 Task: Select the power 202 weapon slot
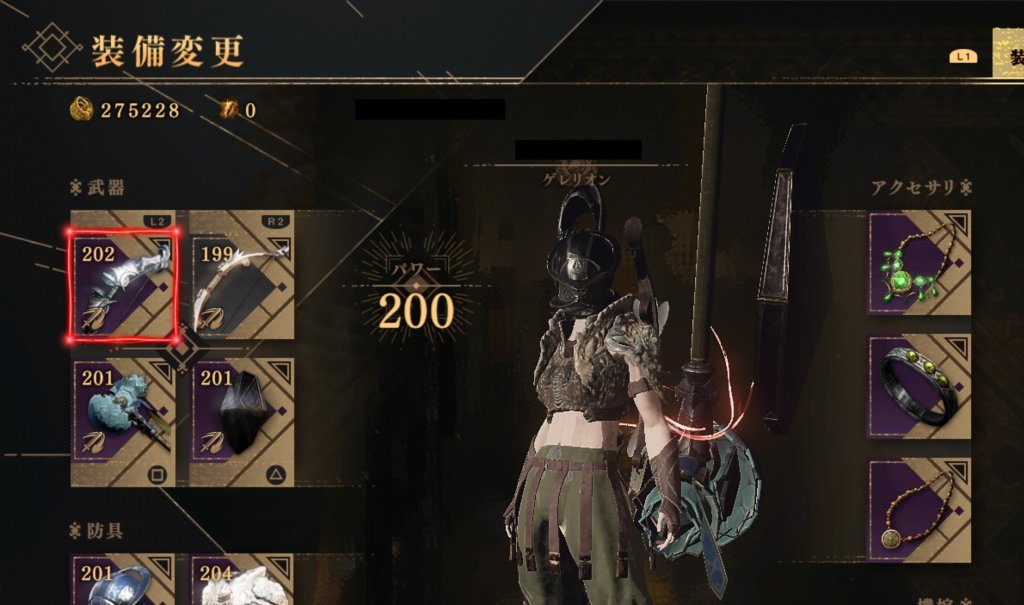point(124,284)
